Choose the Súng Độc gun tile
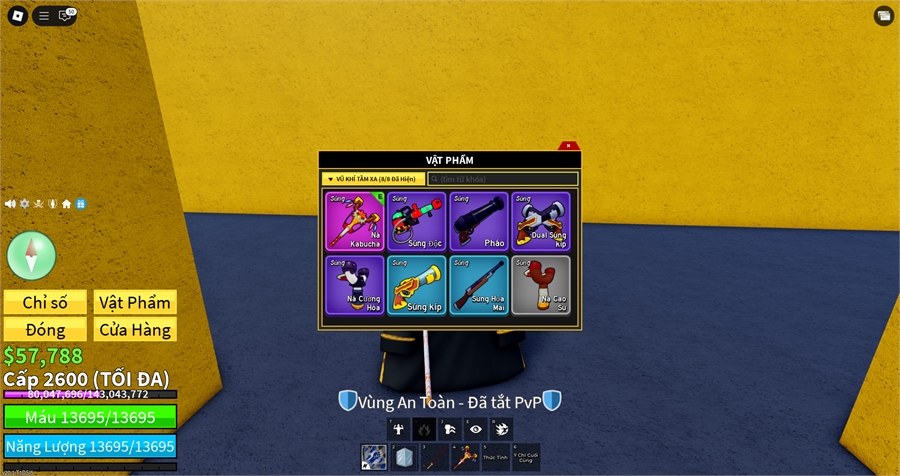The height and width of the screenshot is (476, 900). click(x=417, y=221)
